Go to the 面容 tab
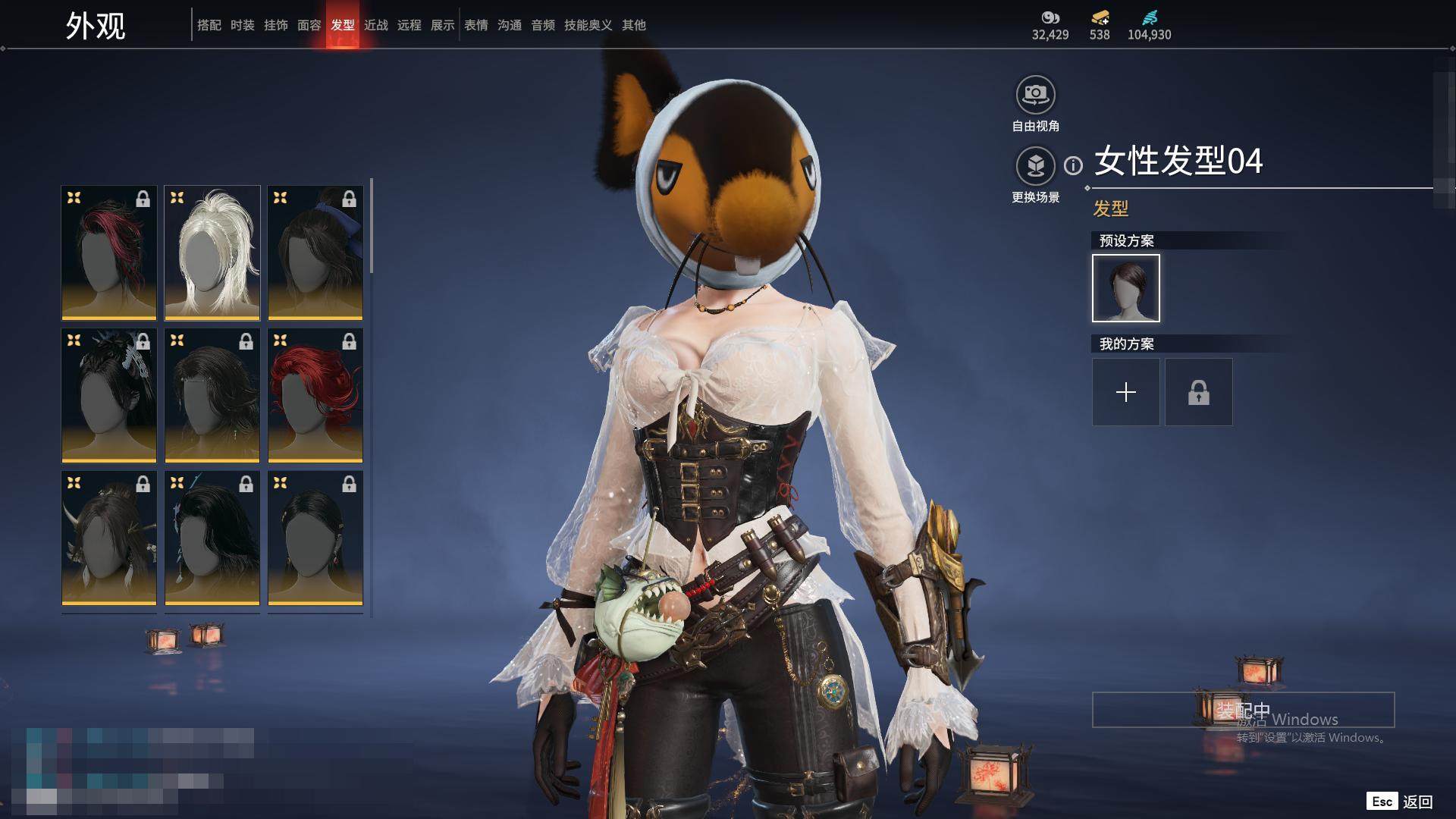This screenshot has height=819, width=1456. (309, 25)
